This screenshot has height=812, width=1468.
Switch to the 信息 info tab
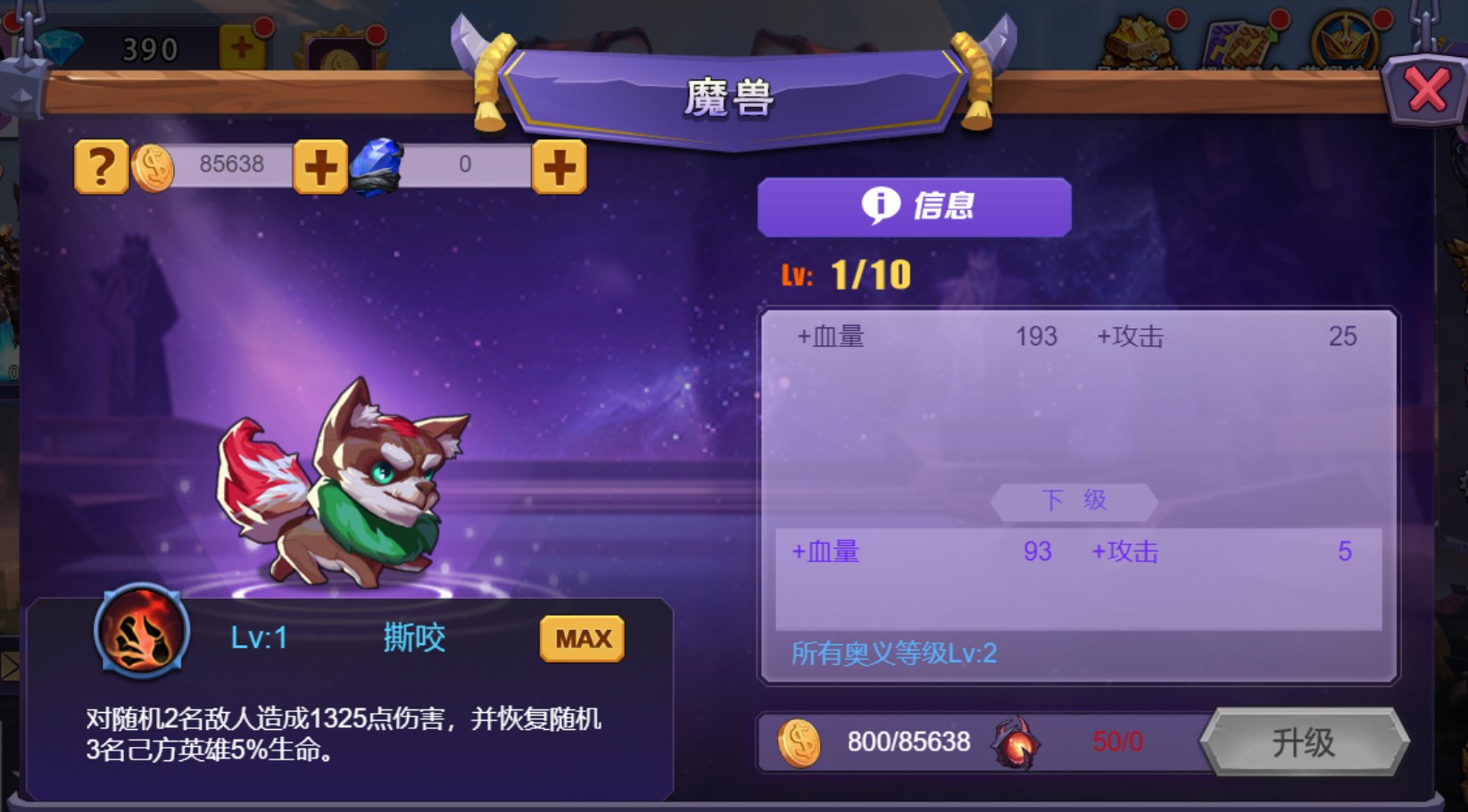click(913, 206)
